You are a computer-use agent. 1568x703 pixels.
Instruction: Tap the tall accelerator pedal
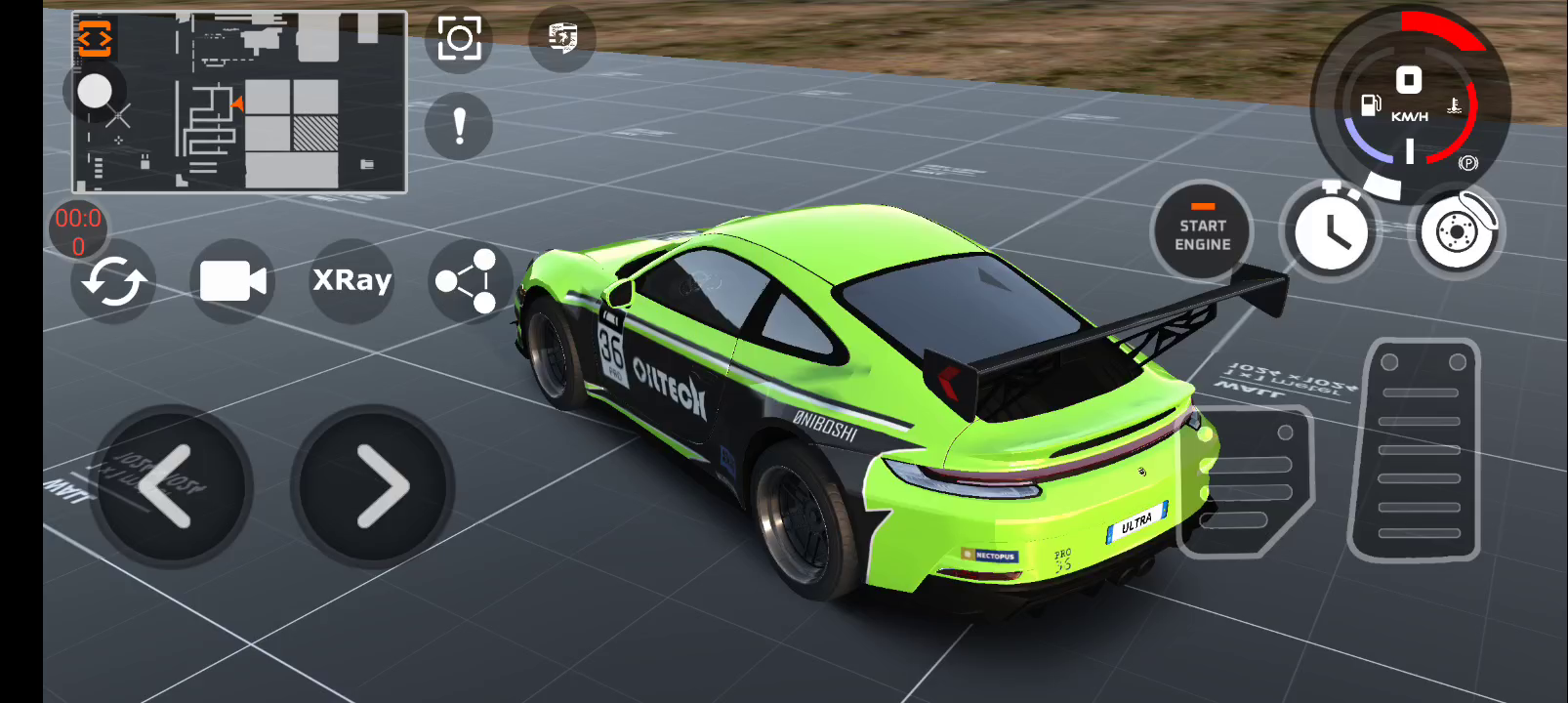point(1415,450)
